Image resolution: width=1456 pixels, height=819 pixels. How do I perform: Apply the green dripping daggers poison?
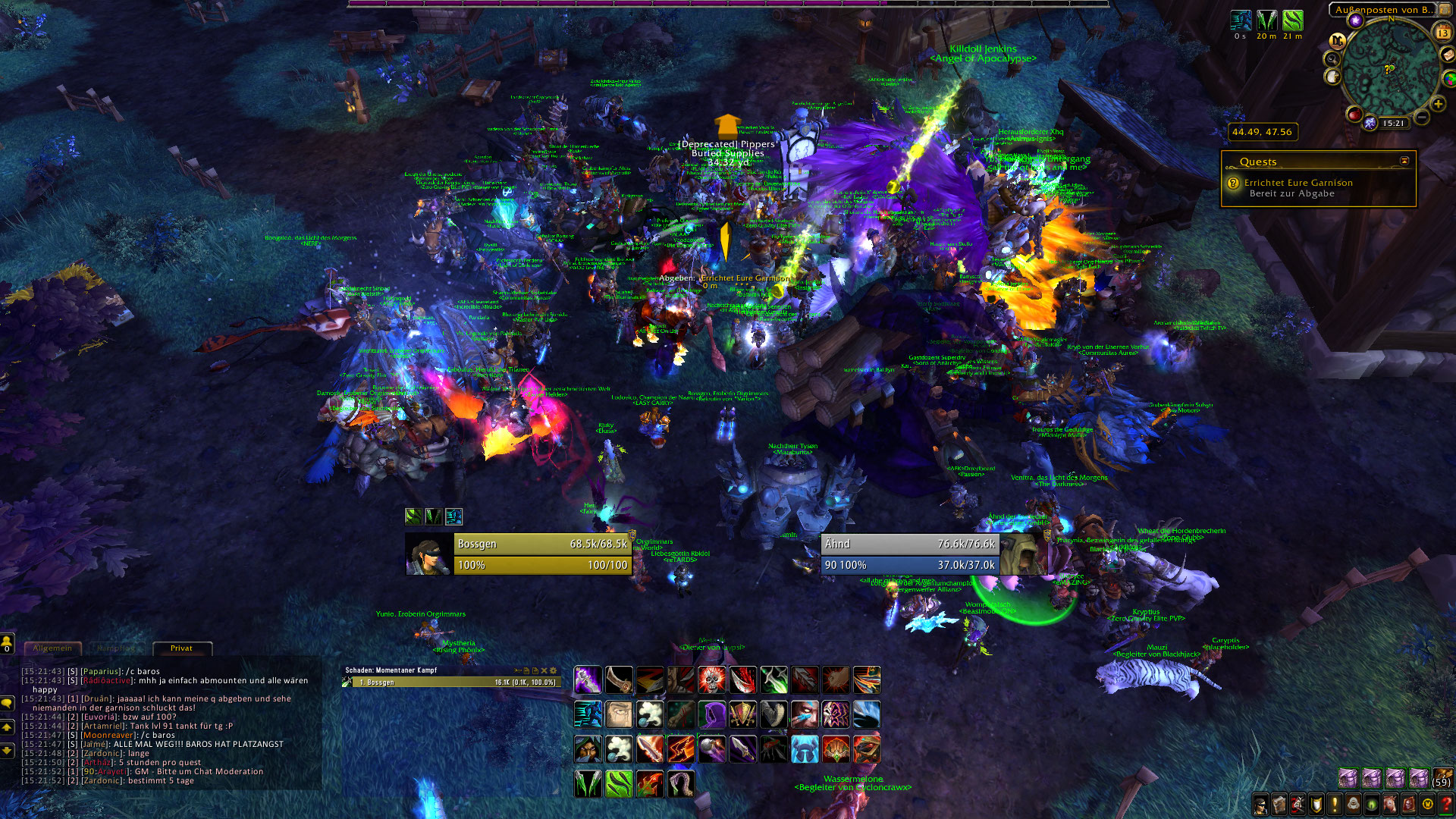588,783
